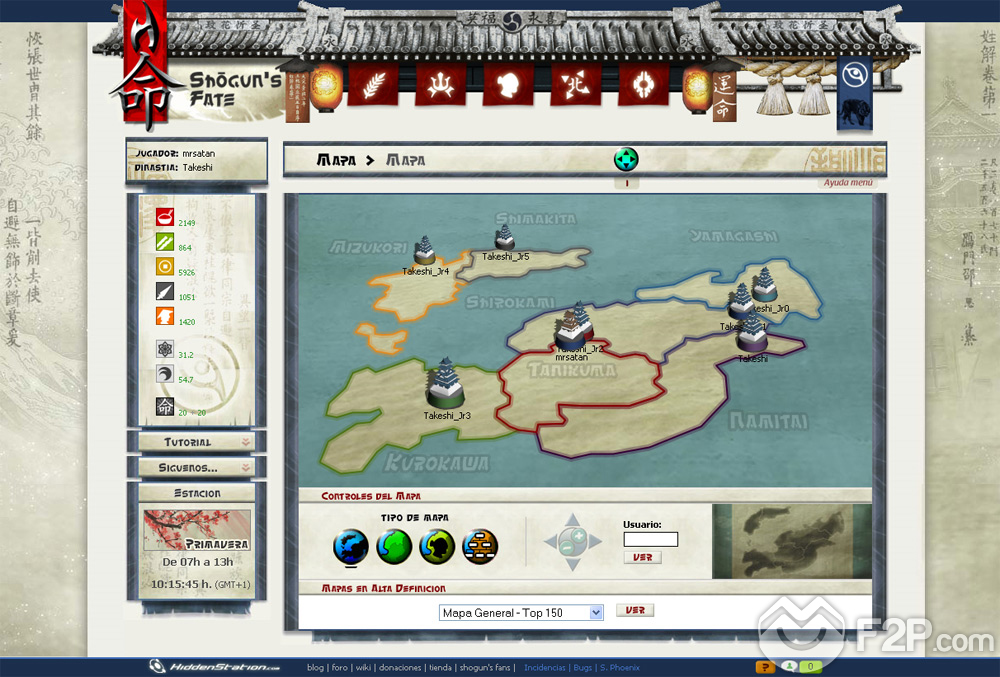Open the Ayuda menú help link
This screenshot has height=677, width=1000.
(x=848, y=182)
